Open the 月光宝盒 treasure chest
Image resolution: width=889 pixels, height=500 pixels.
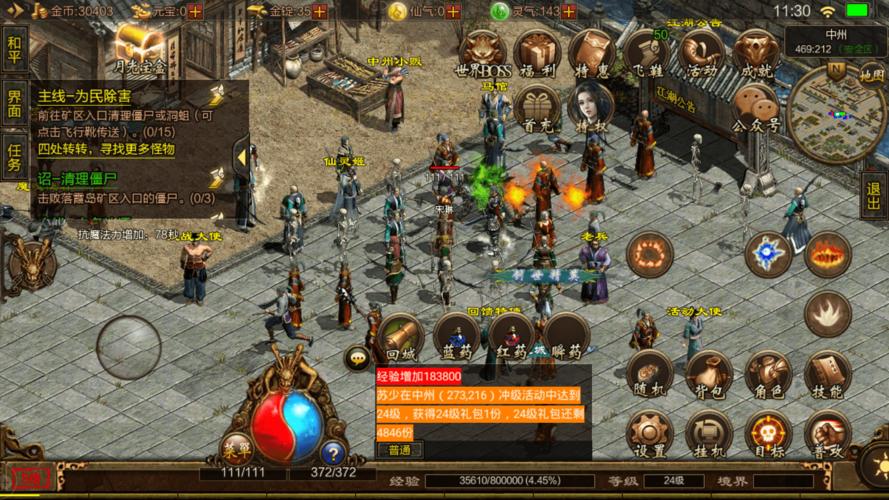(x=137, y=50)
